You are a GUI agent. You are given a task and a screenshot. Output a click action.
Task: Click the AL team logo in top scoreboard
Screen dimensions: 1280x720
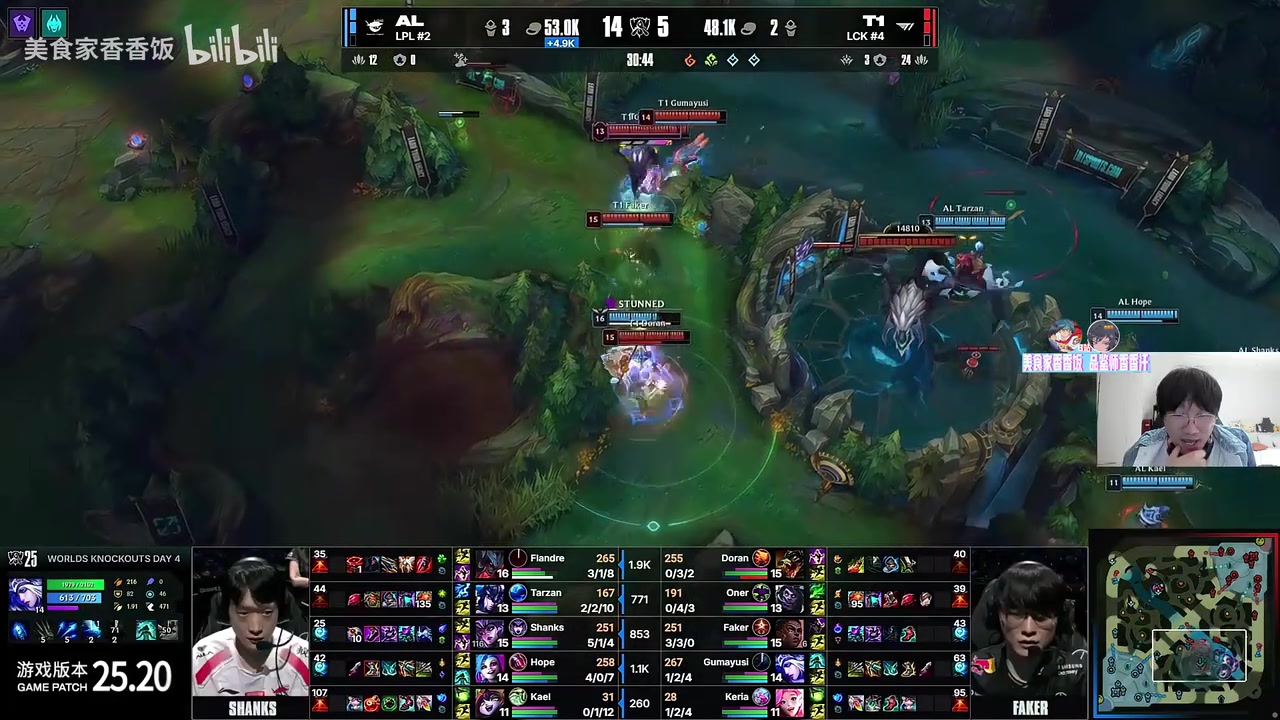[x=374, y=27]
